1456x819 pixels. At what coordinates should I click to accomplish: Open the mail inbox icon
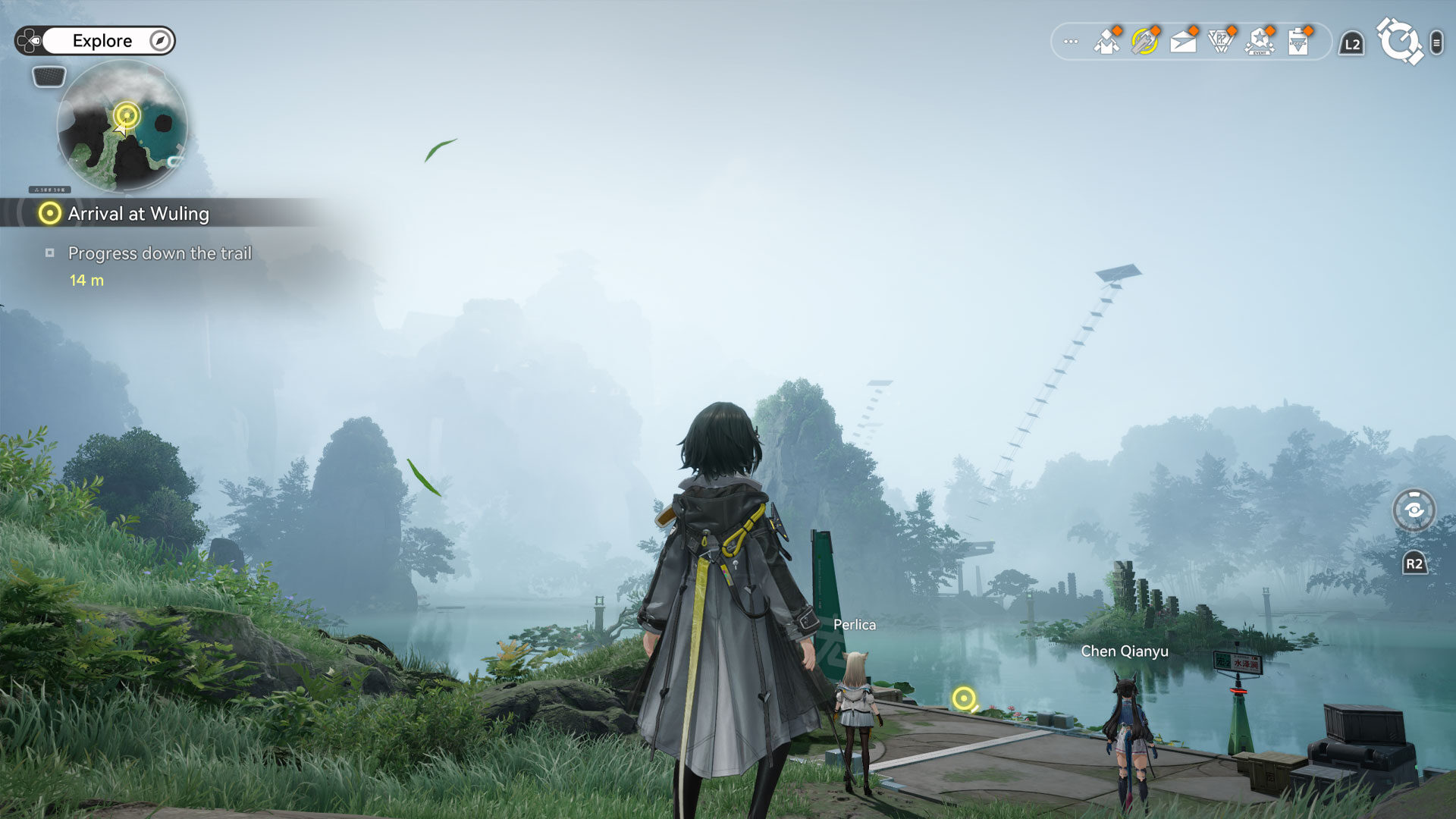[1183, 42]
